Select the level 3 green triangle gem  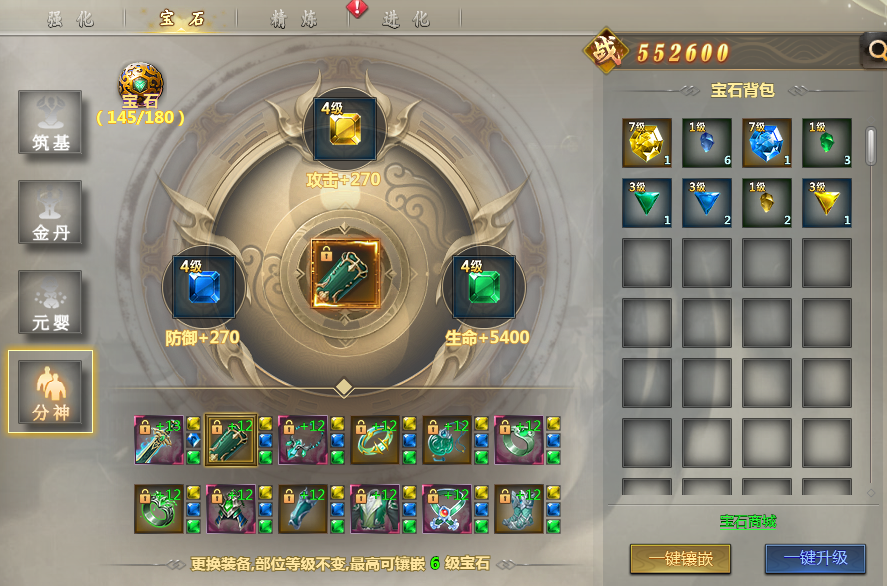tap(647, 203)
